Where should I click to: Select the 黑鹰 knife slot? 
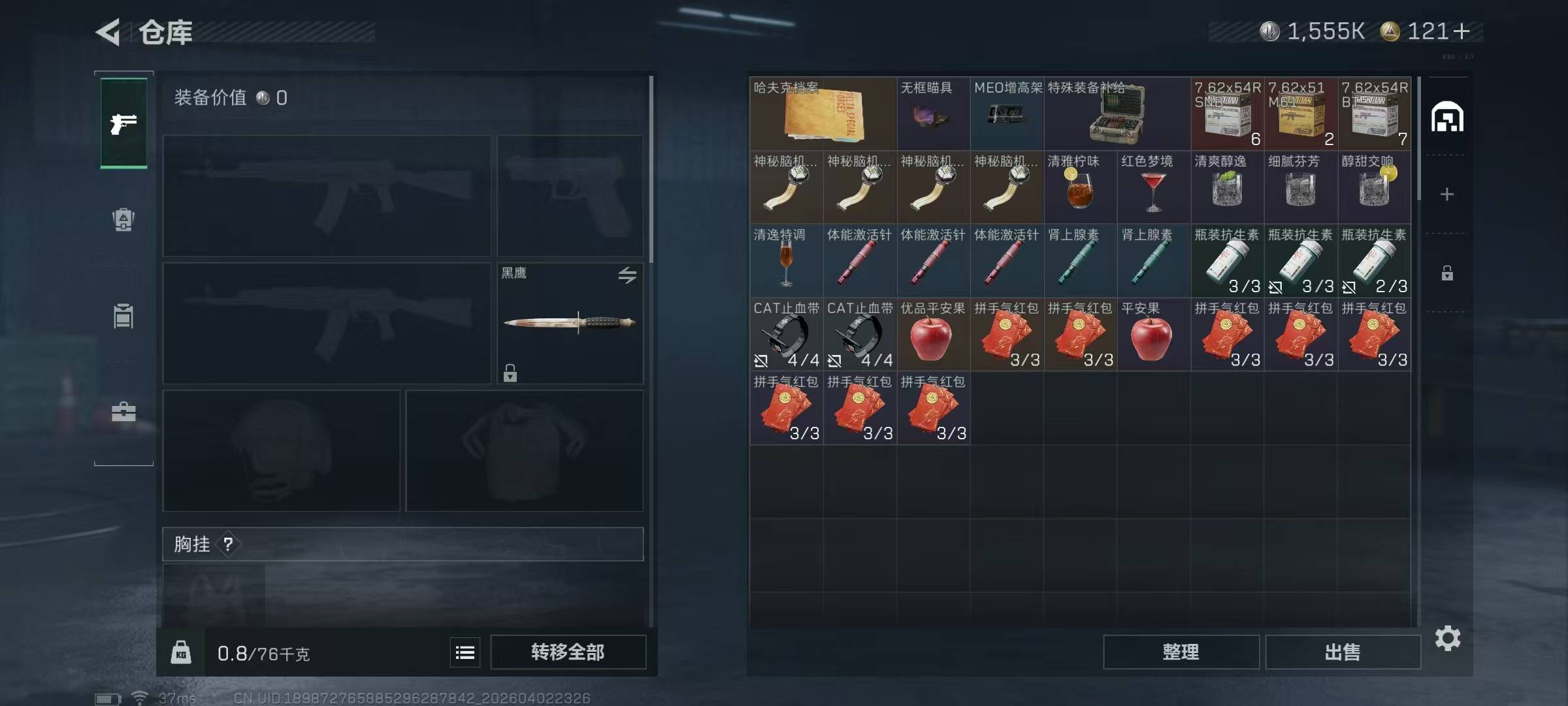coord(570,323)
